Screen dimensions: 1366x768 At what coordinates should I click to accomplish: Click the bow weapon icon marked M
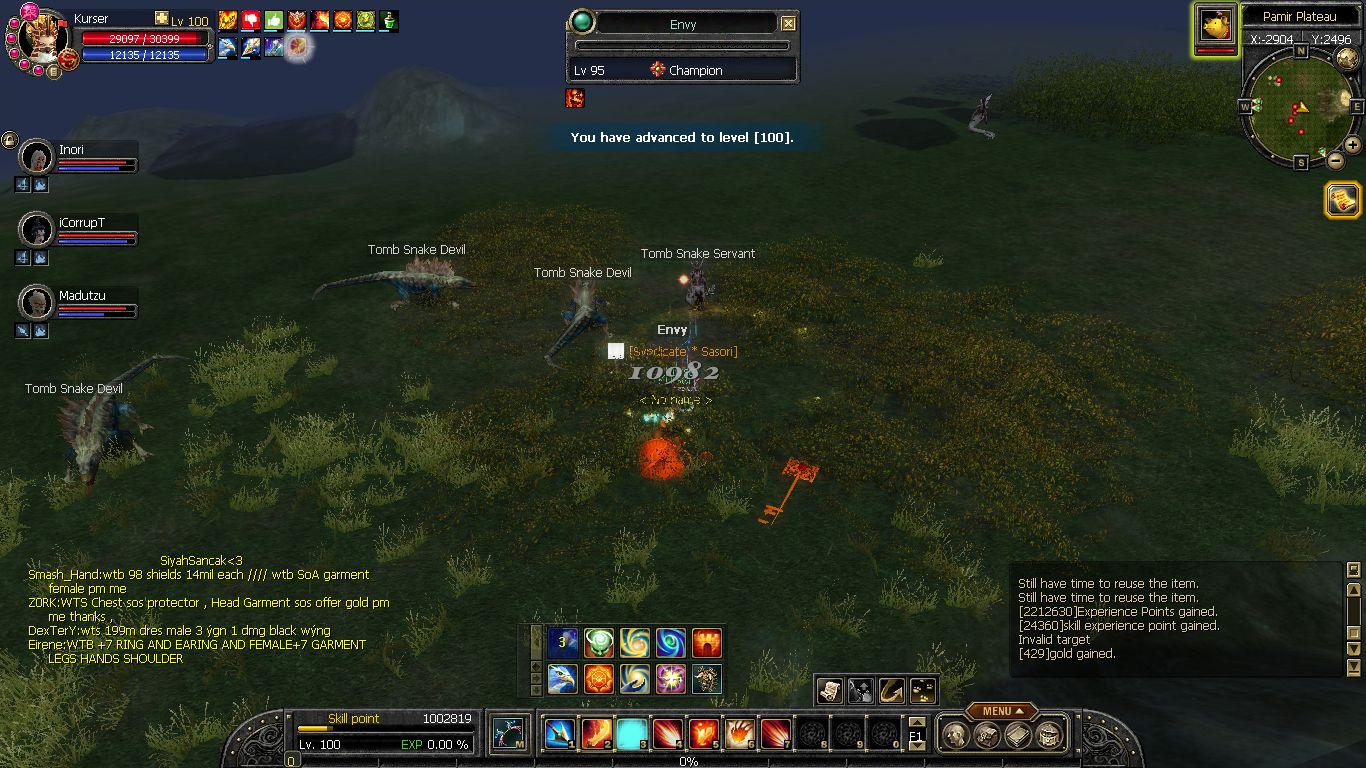509,734
